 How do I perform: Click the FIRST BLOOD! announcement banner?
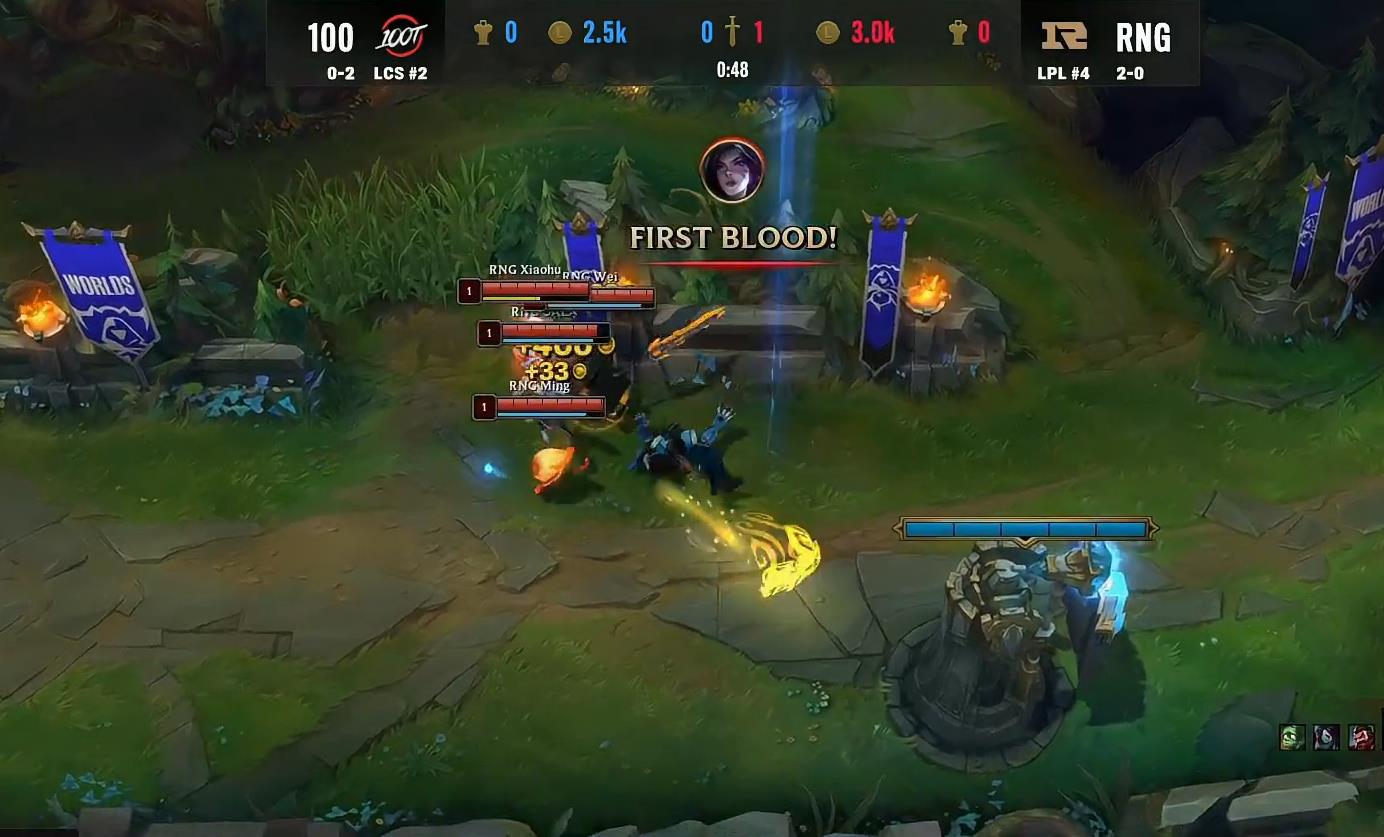pyautogui.click(x=735, y=238)
